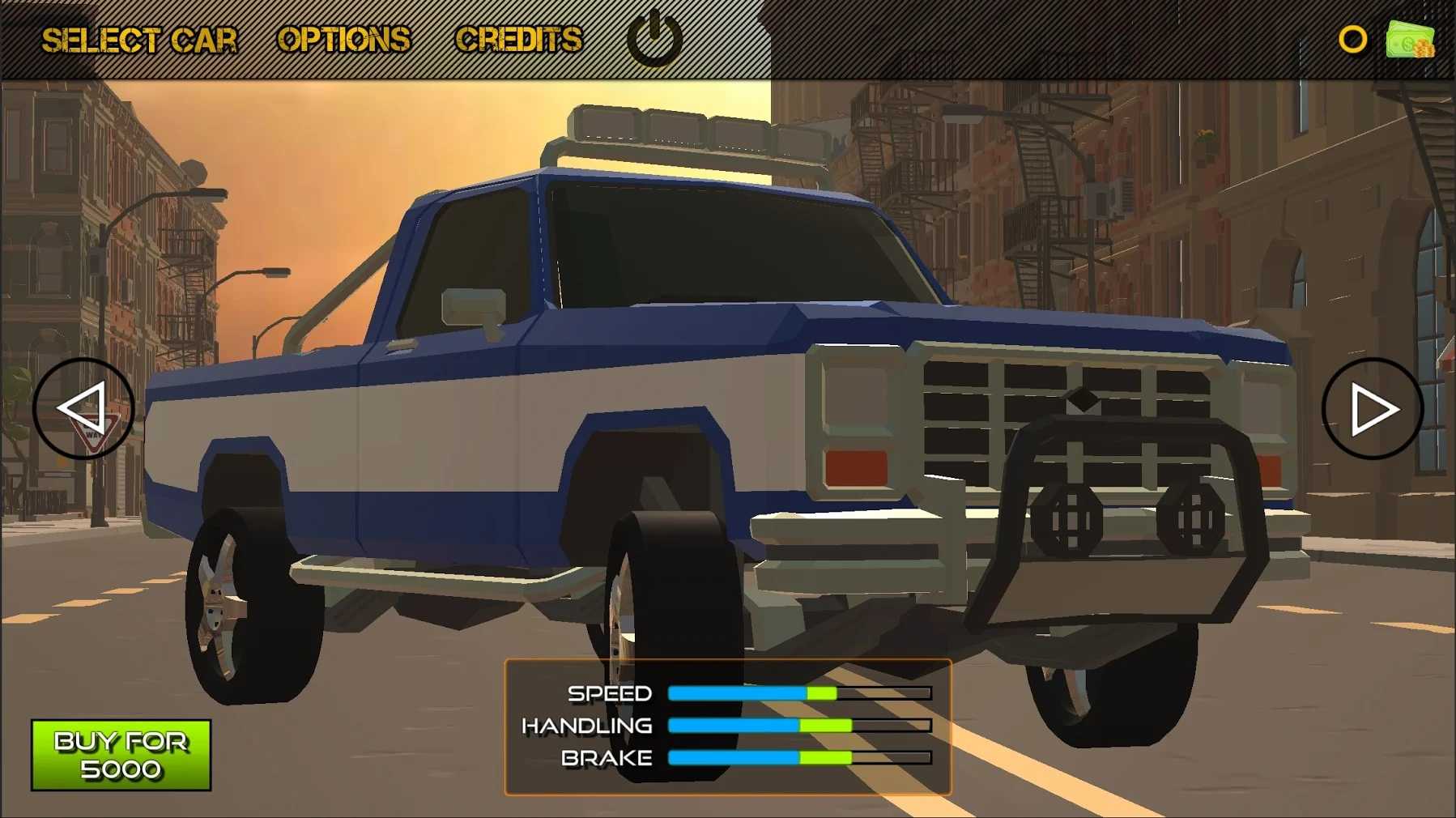Show the previous car with left arrow
The height and width of the screenshot is (818, 1456).
point(83,408)
